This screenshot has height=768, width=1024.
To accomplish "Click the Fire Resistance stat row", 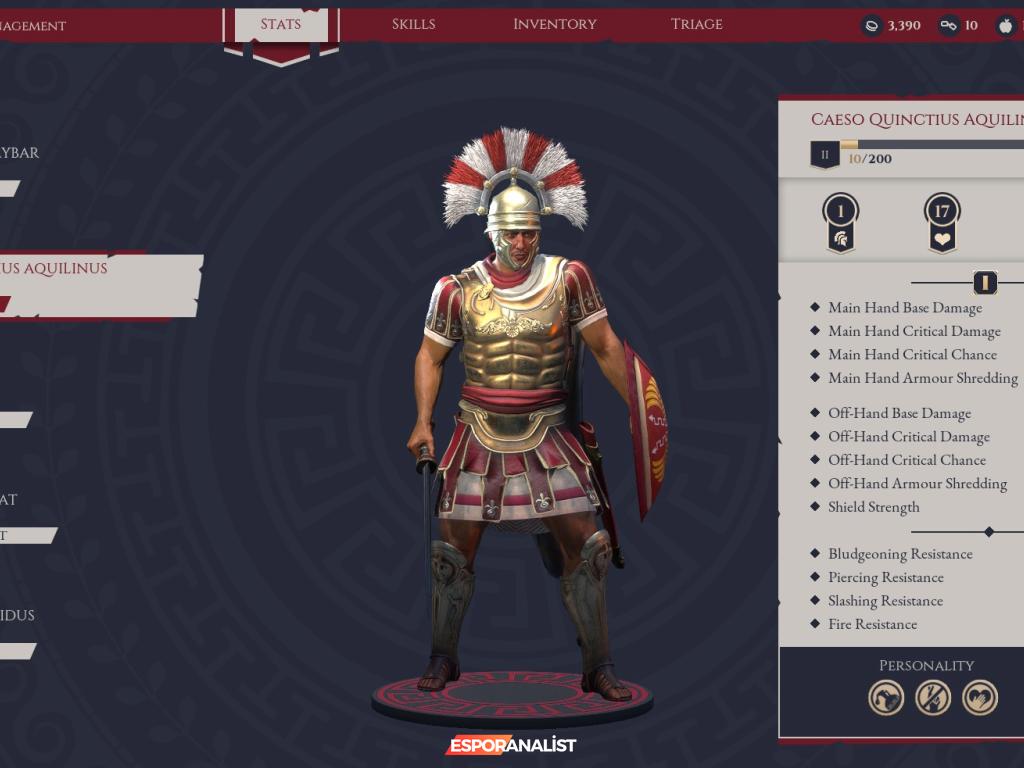I will click(871, 624).
